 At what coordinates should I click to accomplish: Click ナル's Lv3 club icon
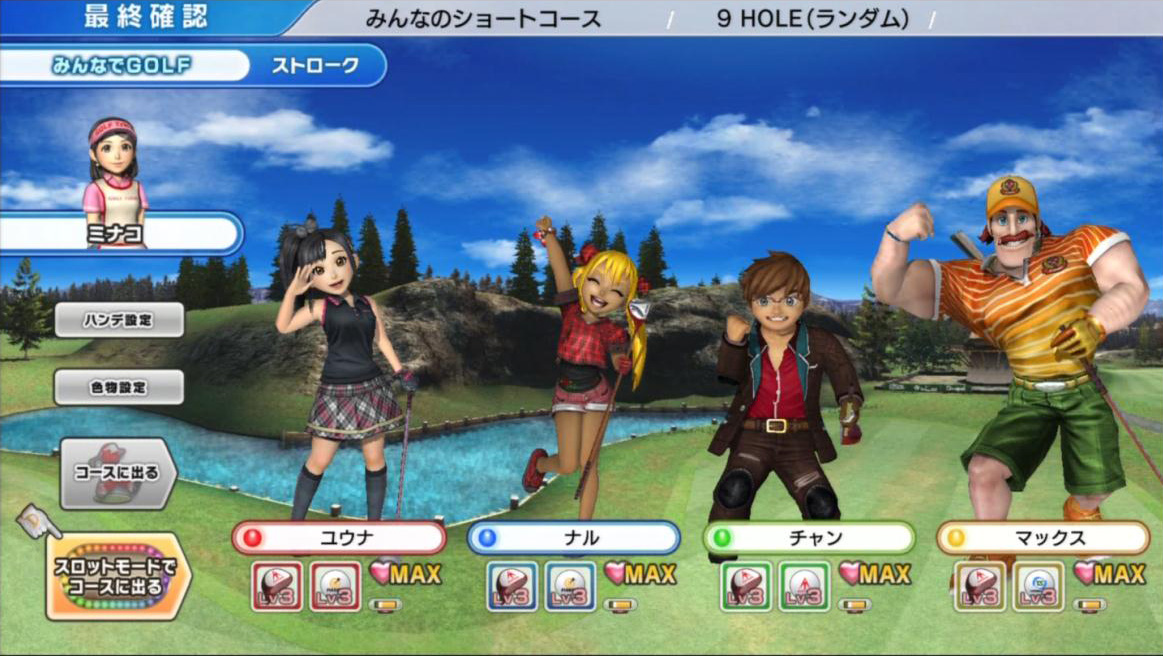pyautogui.click(x=512, y=586)
